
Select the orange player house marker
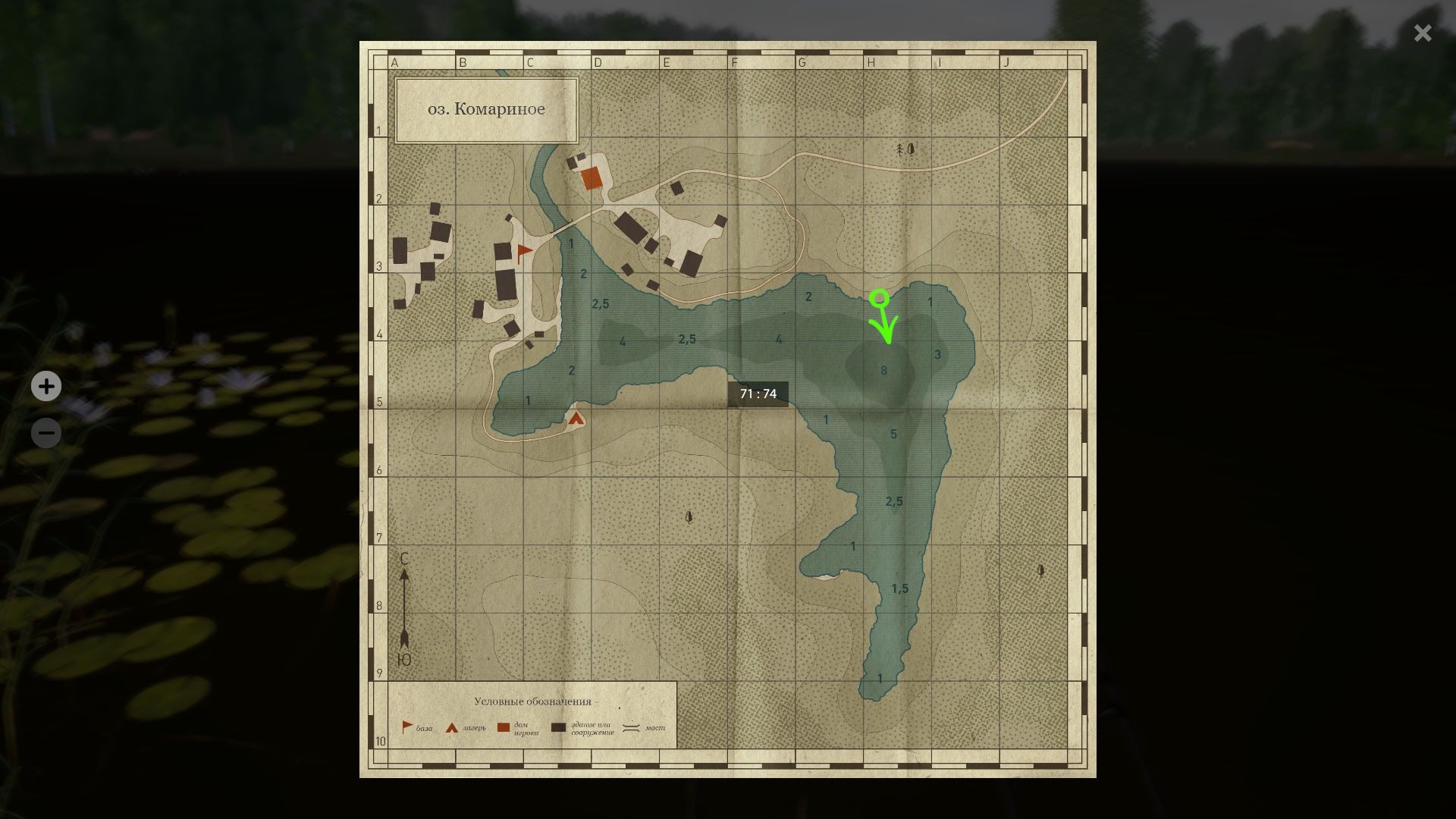(x=591, y=179)
